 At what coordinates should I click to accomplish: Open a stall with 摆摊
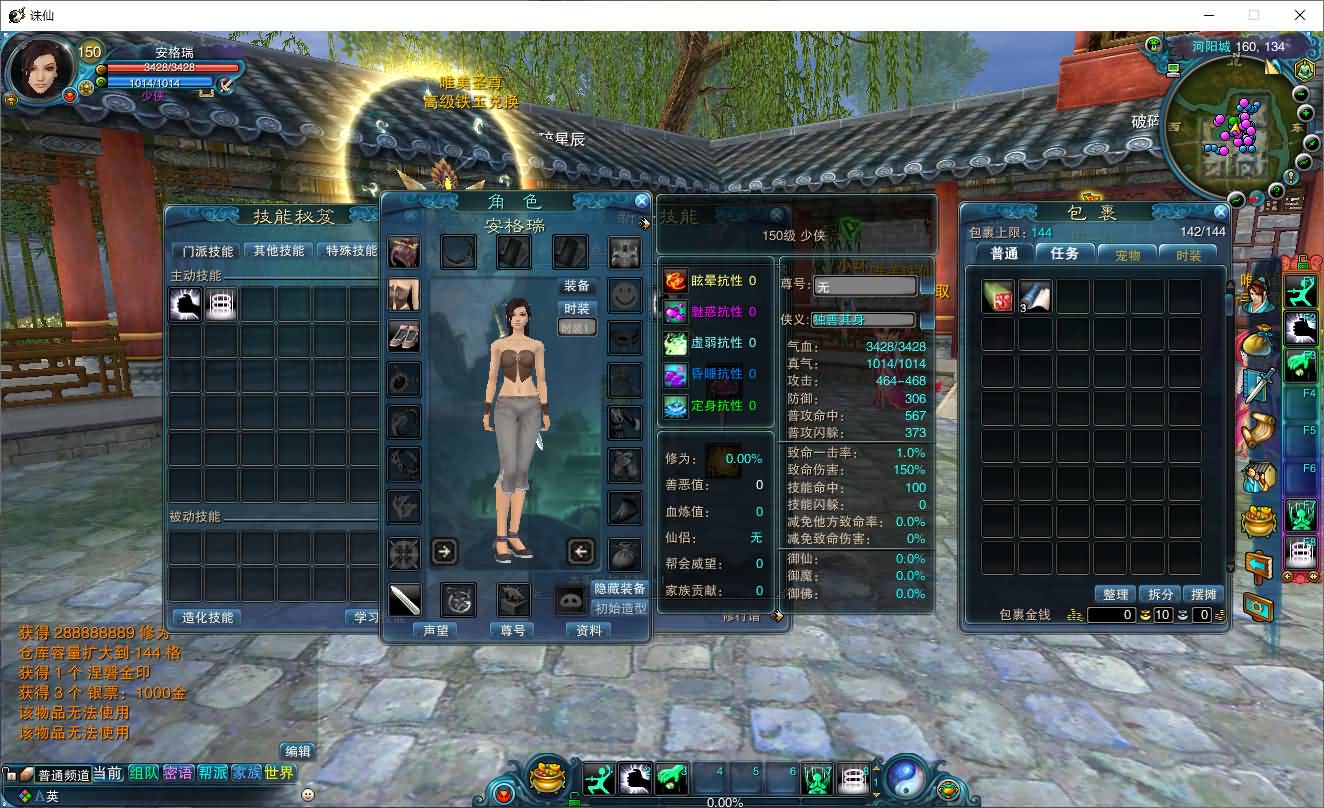tap(1203, 594)
